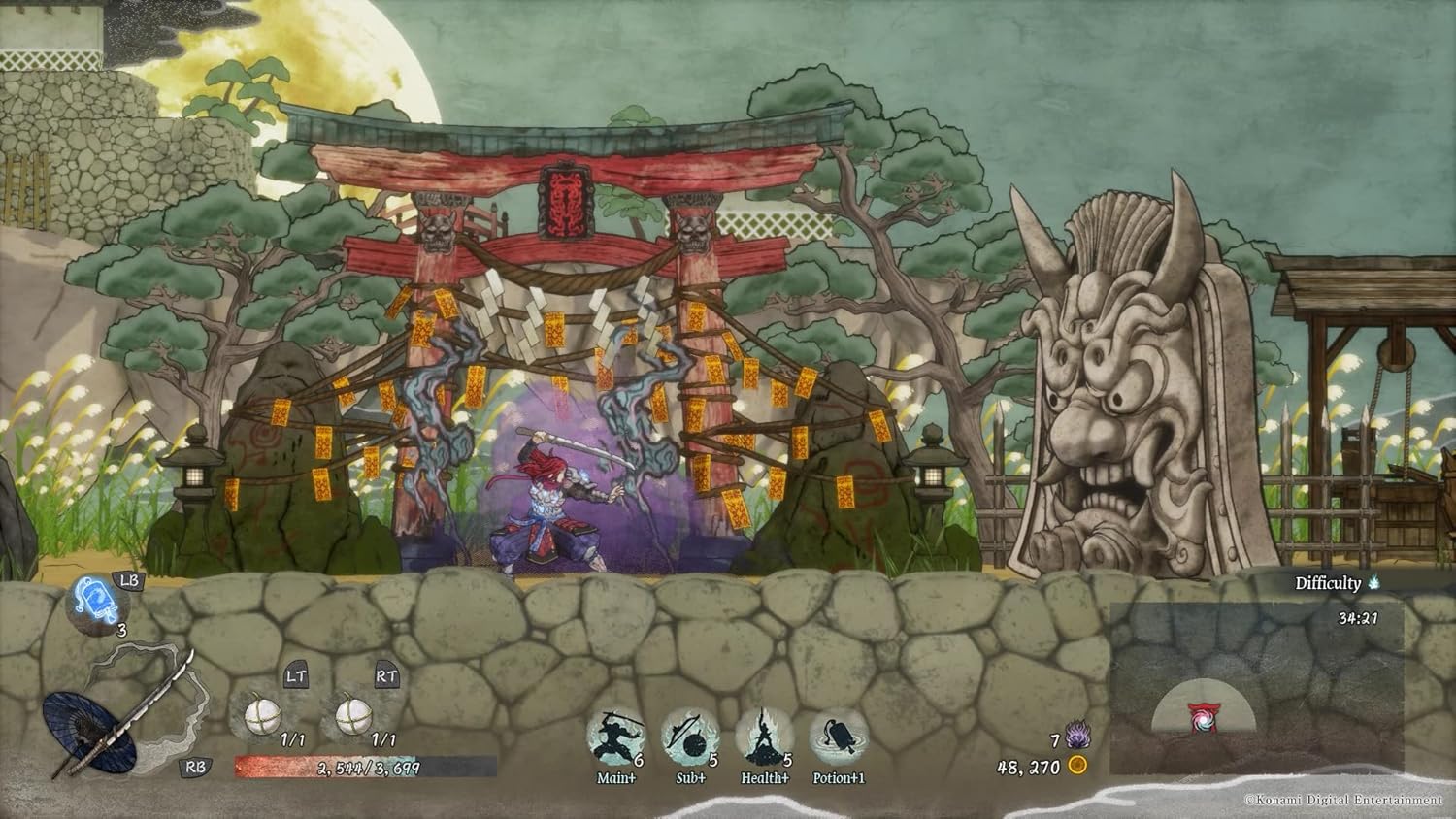Select the glowing blue flask item
The width and height of the screenshot is (1456, 819).
(x=97, y=601)
